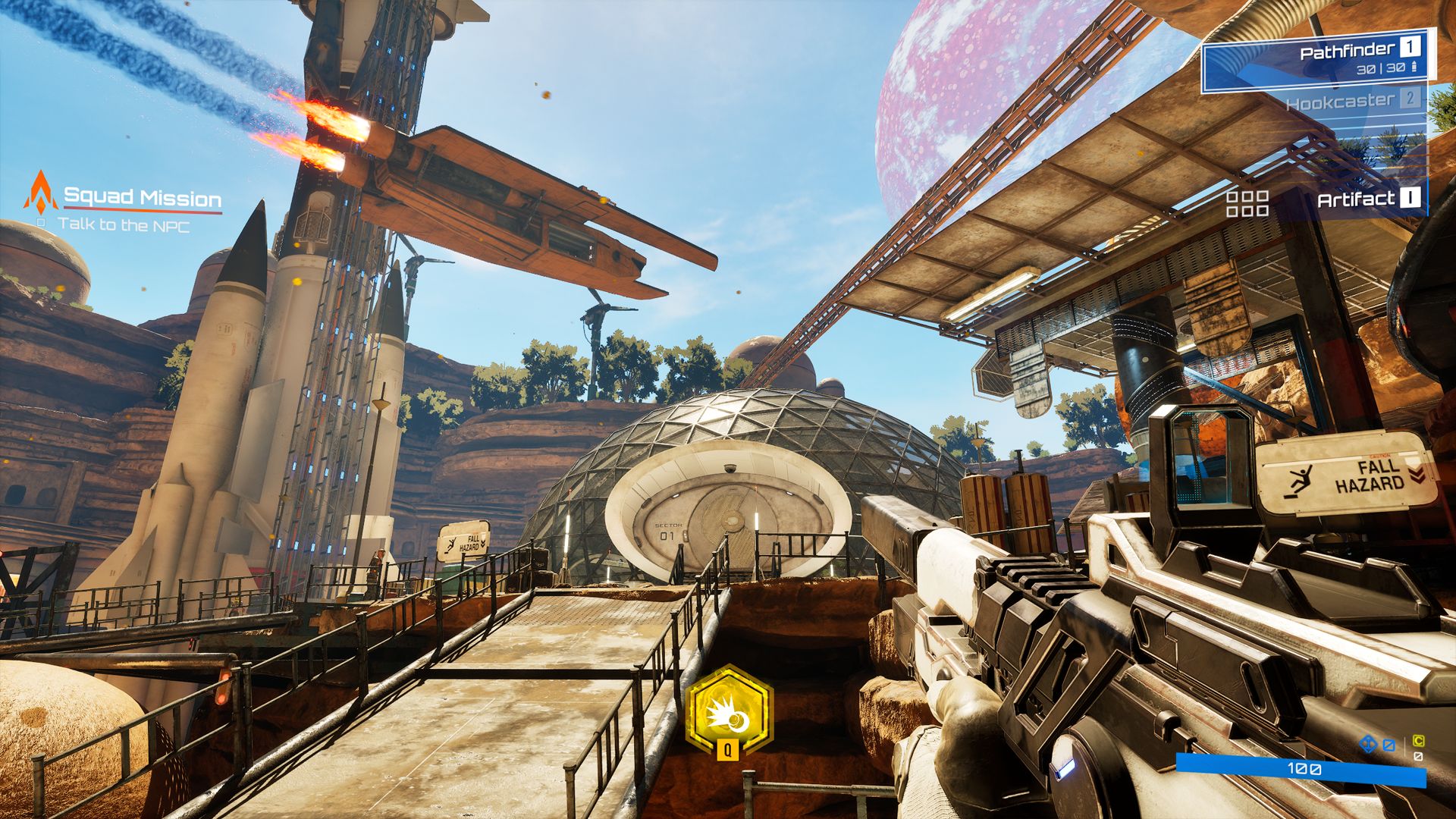Click the blue square credits icon
The width and height of the screenshot is (1456, 819).
point(1389,745)
